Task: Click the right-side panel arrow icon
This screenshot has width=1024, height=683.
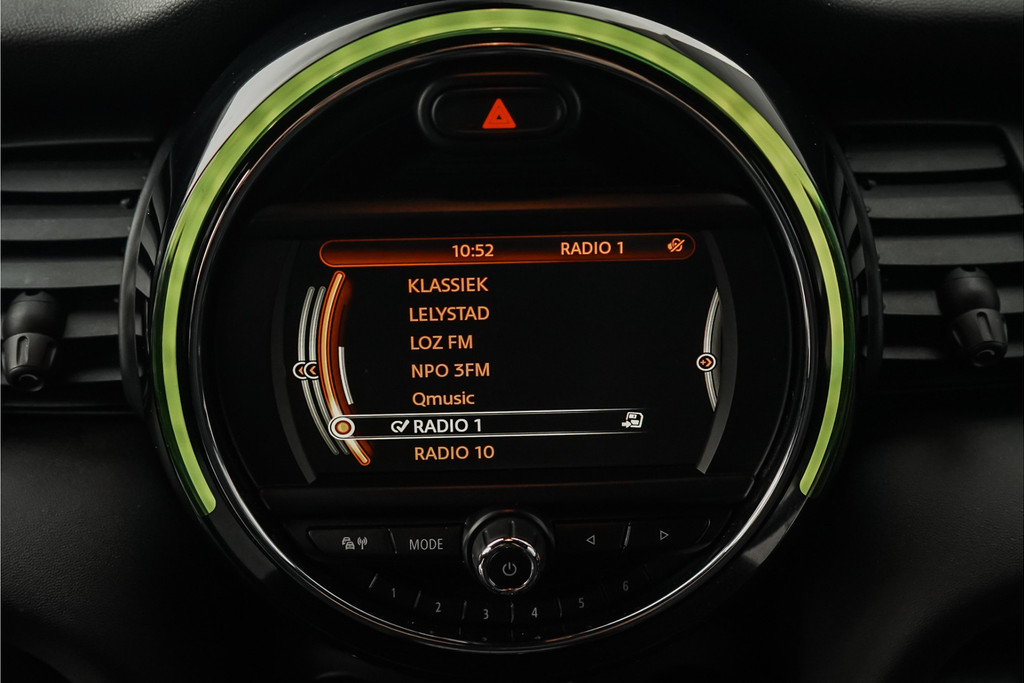Action: coord(706,362)
